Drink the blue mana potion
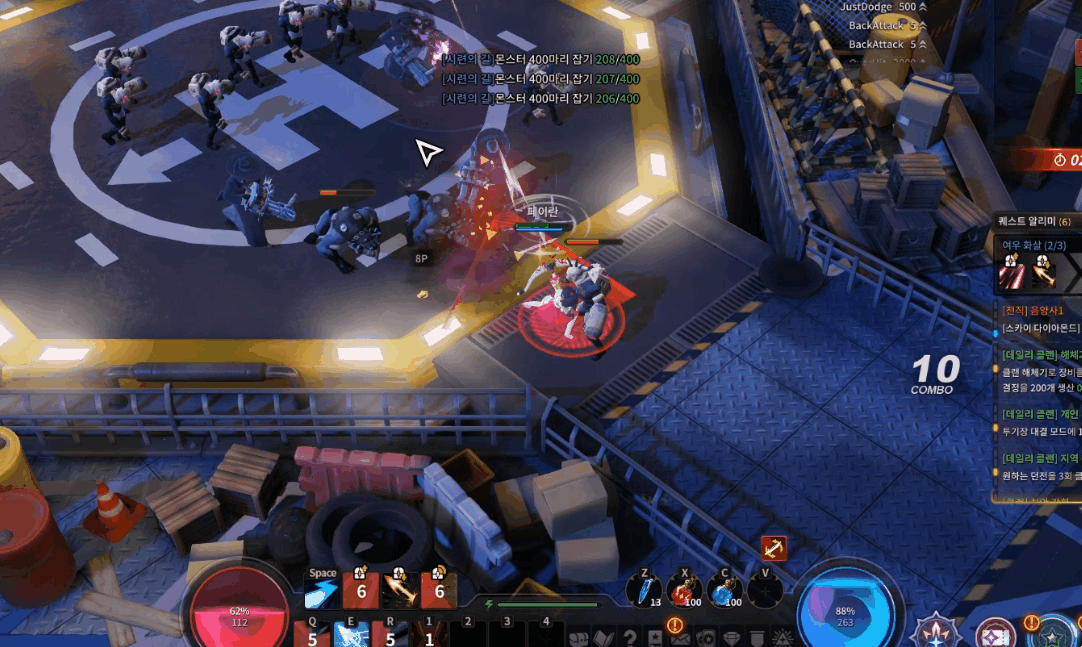This screenshot has width=1082, height=647. pos(723,590)
